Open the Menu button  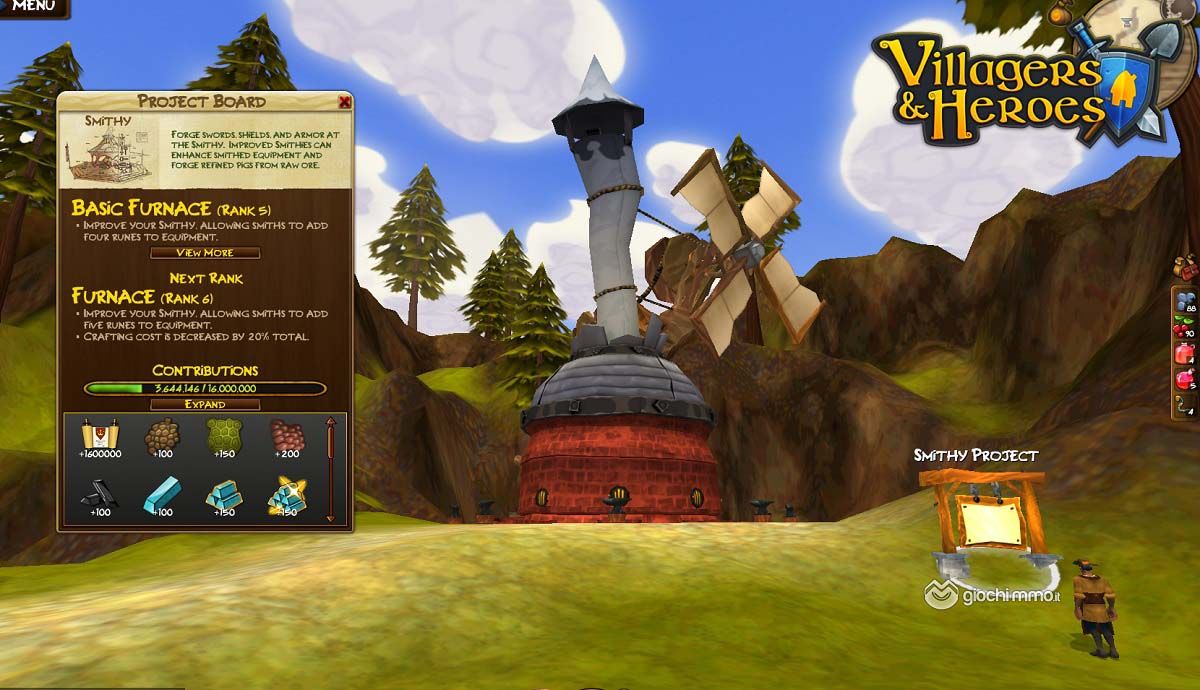click(x=32, y=7)
